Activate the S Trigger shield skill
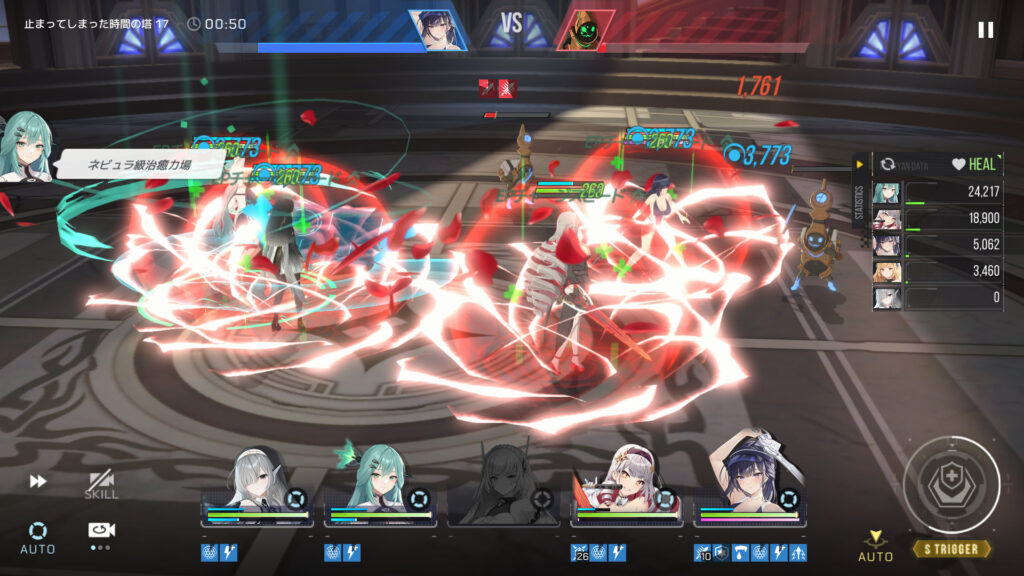Image resolution: width=1024 pixels, height=576 pixels. click(x=951, y=485)
